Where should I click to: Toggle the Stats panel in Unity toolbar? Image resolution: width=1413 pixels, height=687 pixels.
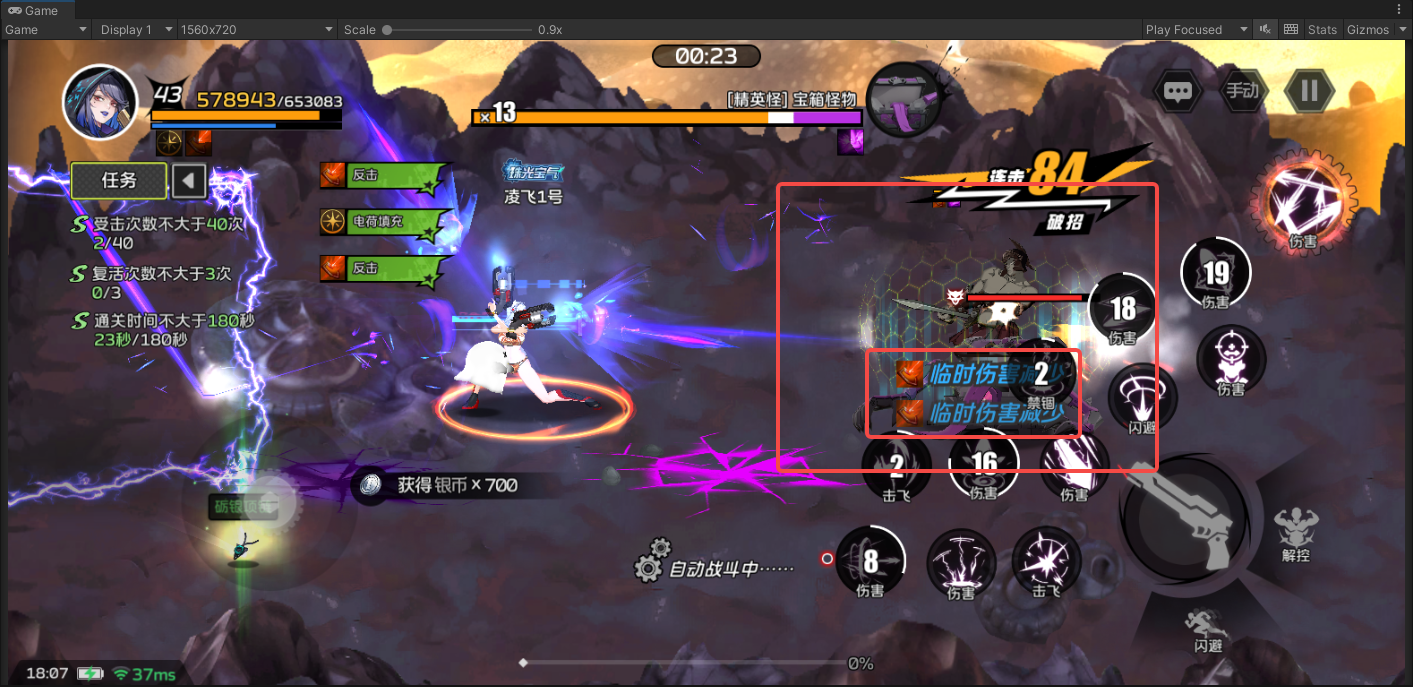(1322, 30)
